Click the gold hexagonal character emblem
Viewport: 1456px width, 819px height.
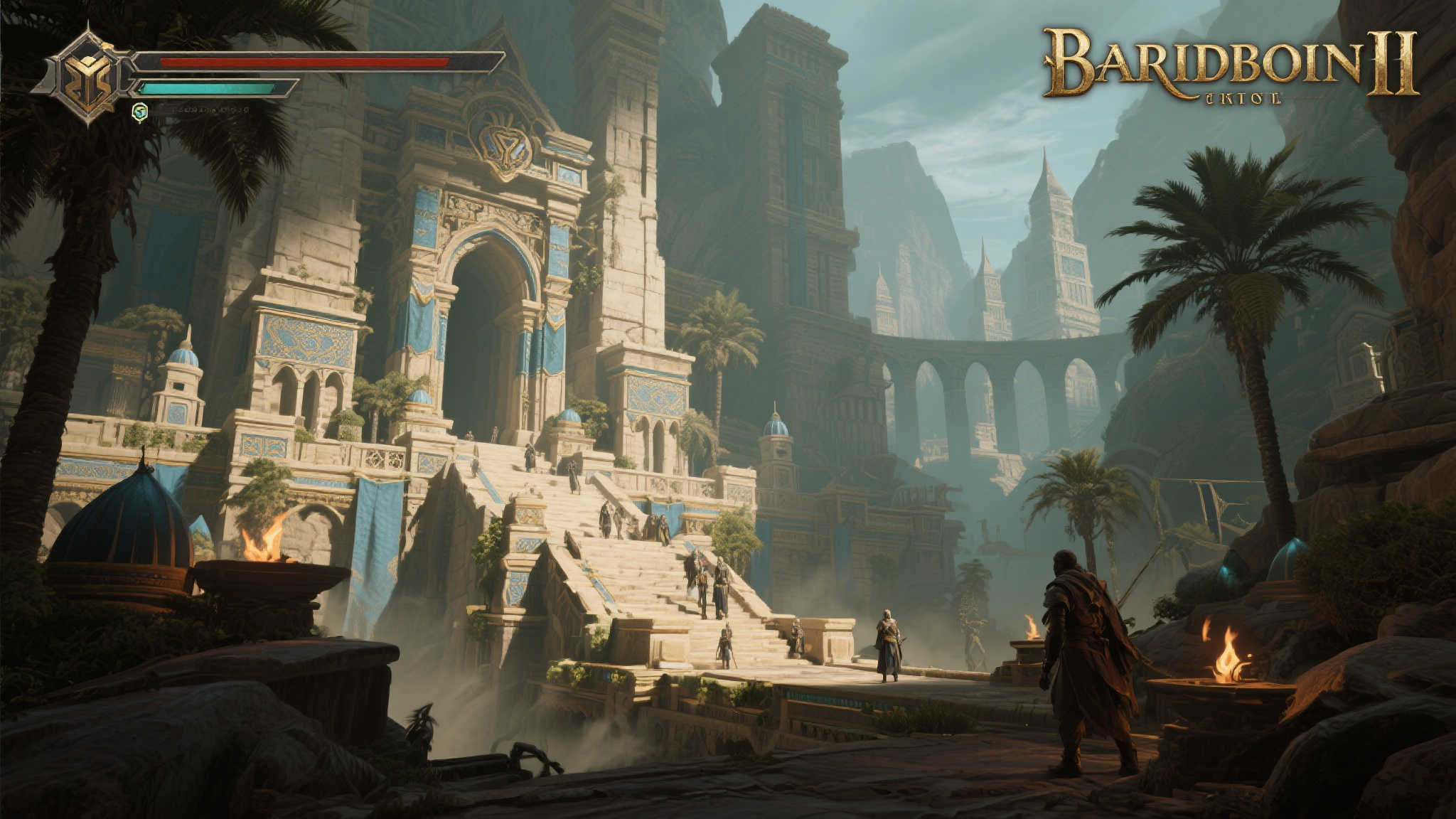pyautogui.click(x=87, y=74)
